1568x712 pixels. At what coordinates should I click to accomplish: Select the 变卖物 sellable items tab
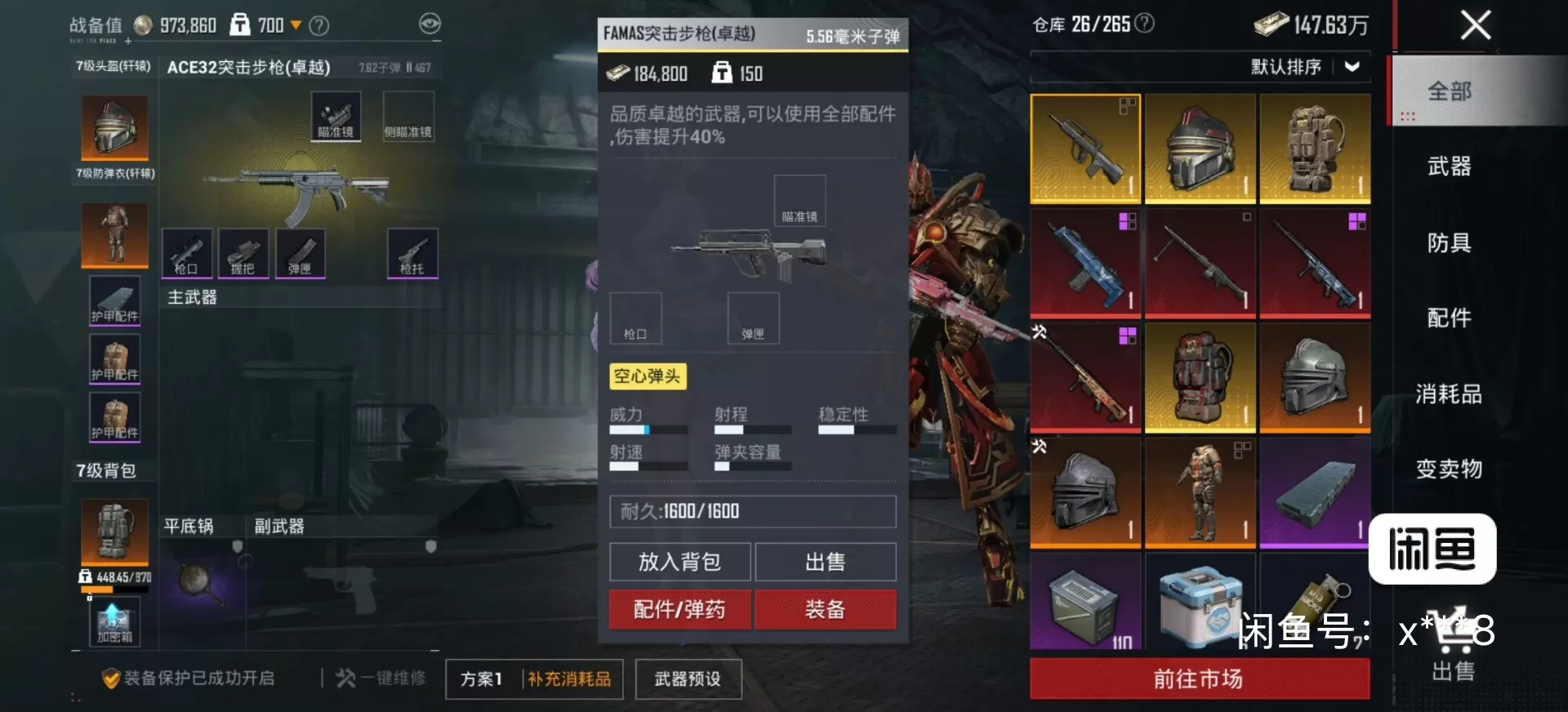1449,469
